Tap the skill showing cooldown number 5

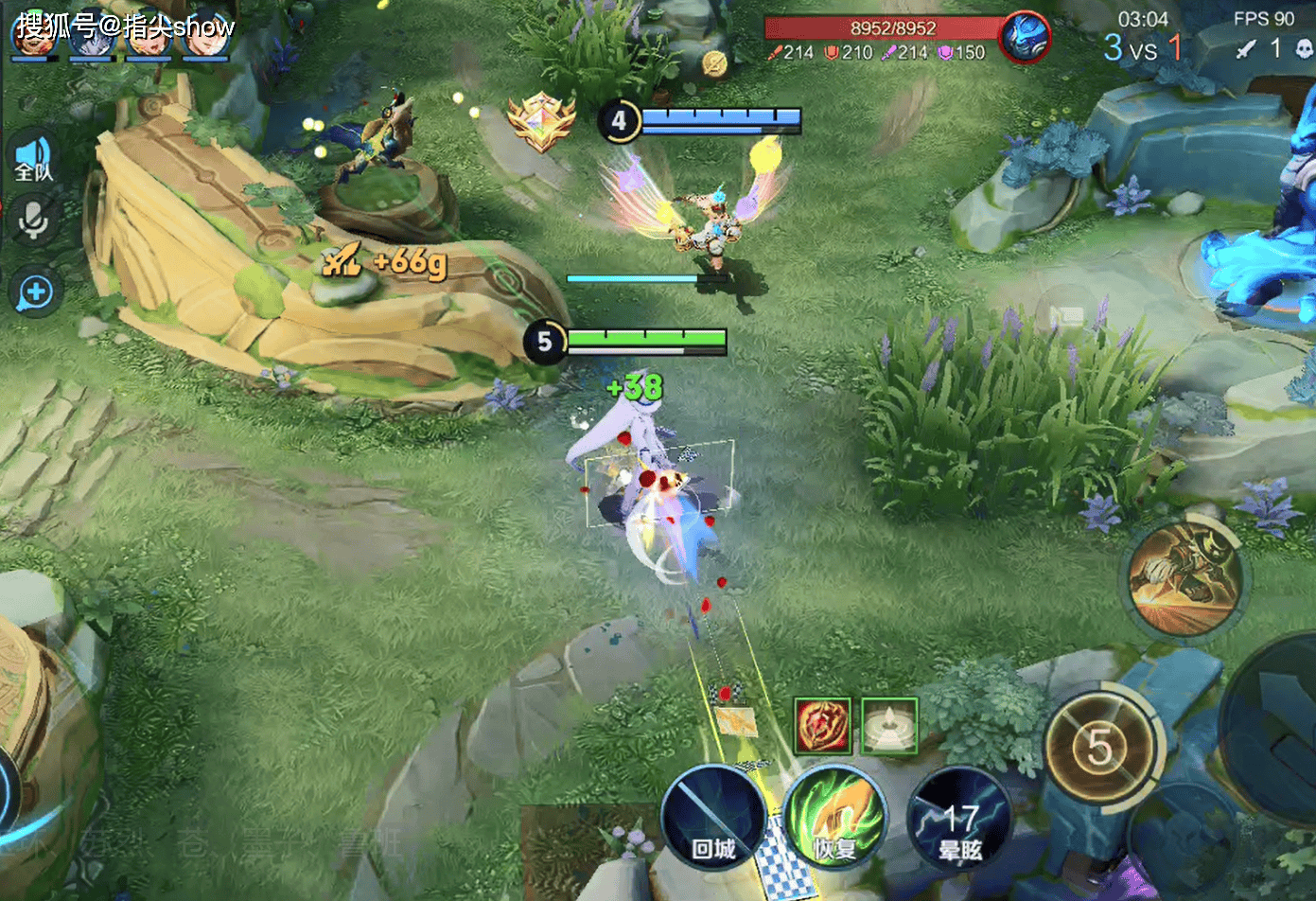(1098, 748)
